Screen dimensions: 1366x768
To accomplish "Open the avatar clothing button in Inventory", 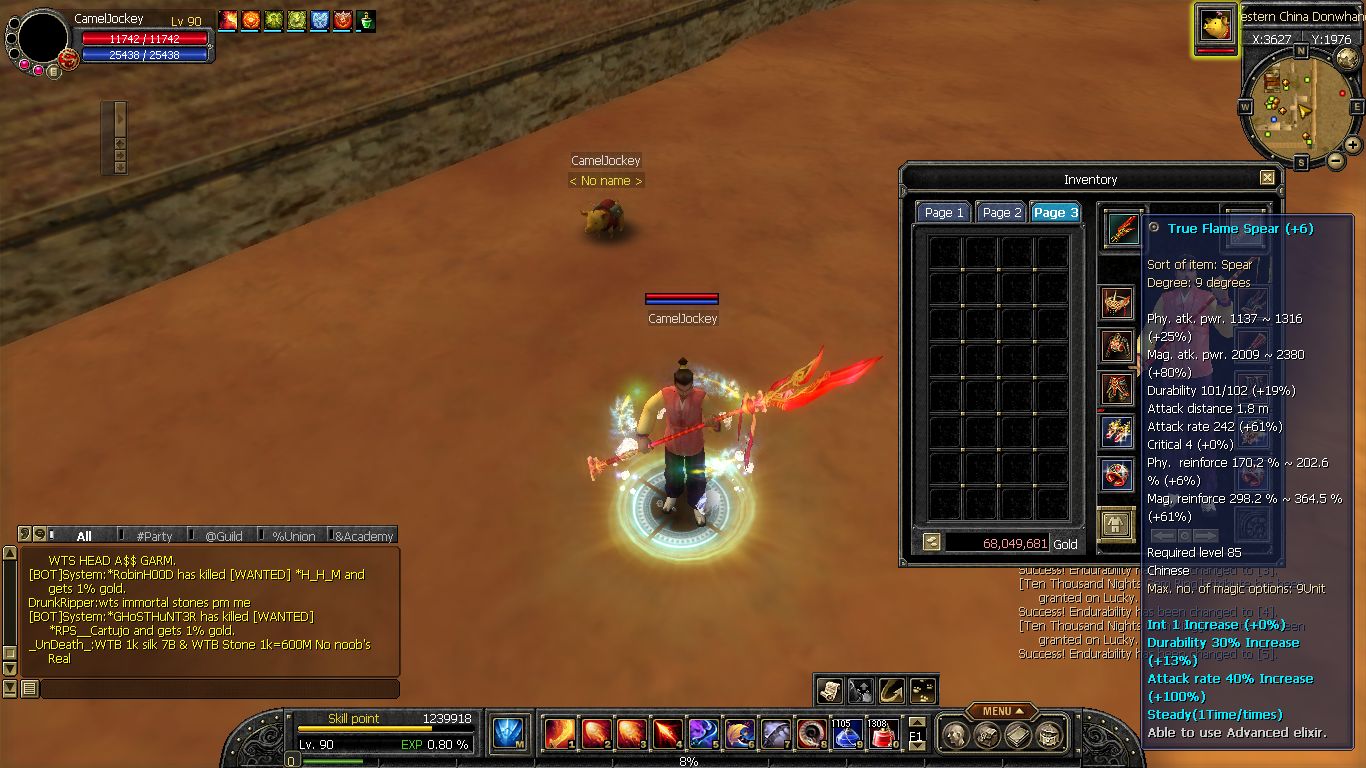I will tap(1116, 524).
